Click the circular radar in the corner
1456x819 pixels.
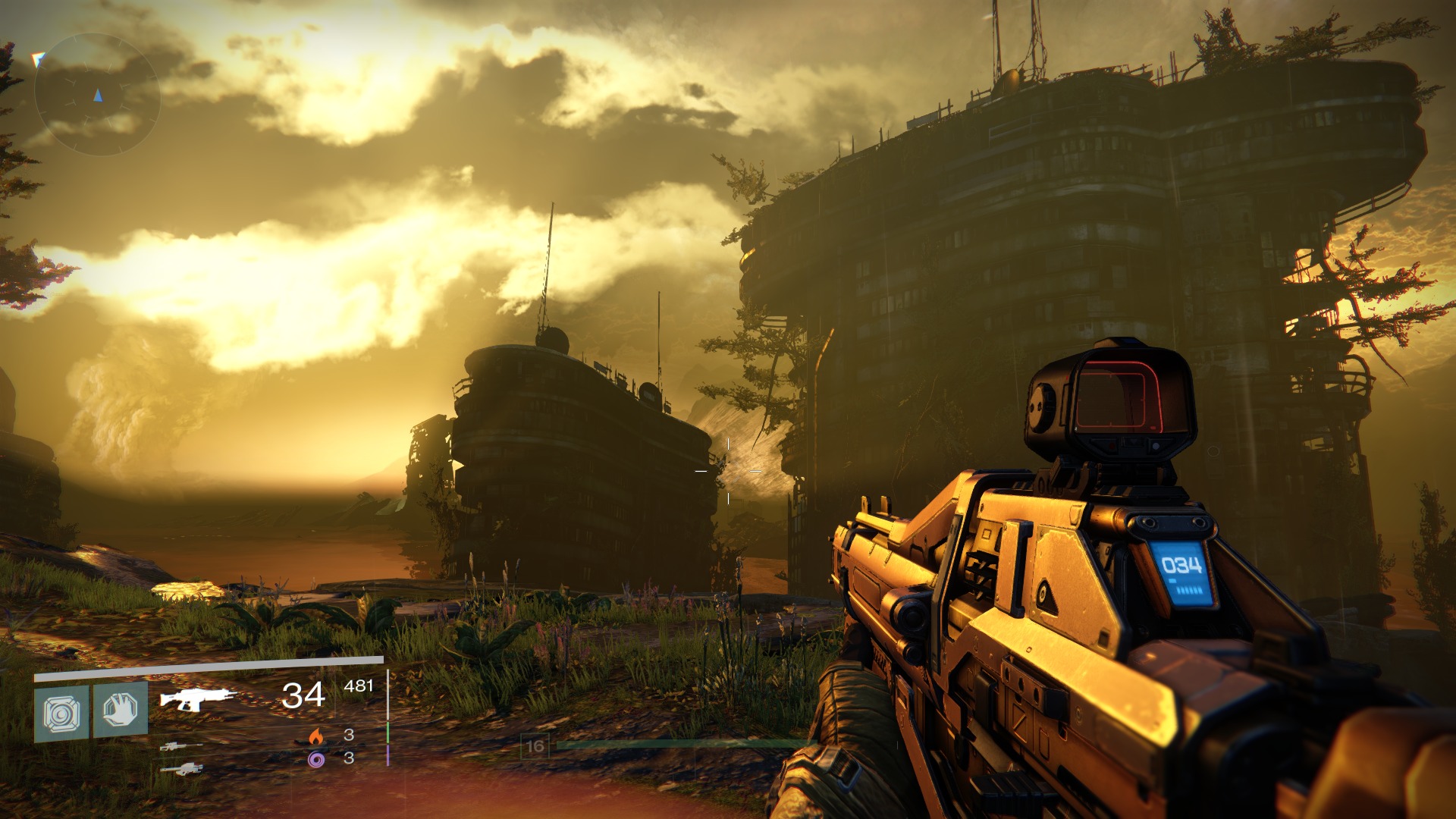coord(97,95)
